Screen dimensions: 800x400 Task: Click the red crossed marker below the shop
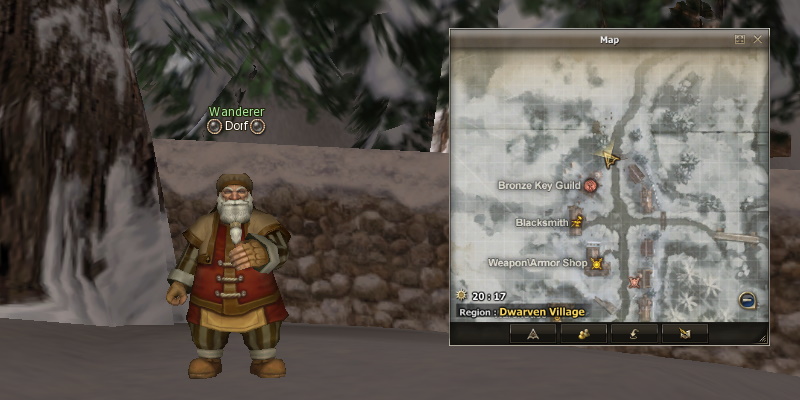[634, 283]
